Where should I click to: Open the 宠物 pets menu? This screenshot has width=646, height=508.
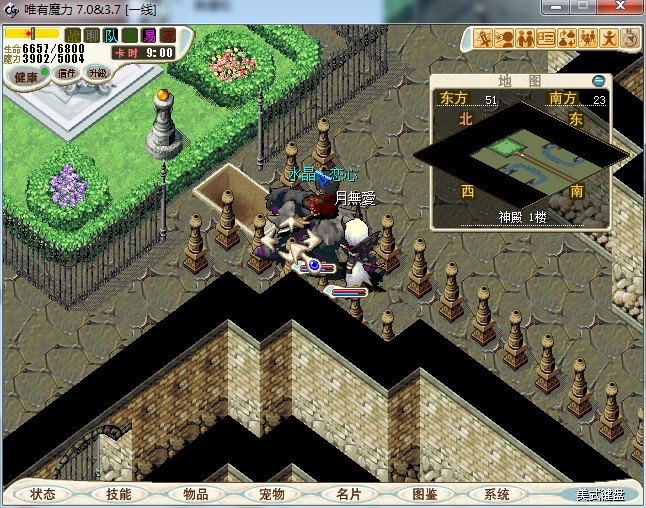click(271, 494)
